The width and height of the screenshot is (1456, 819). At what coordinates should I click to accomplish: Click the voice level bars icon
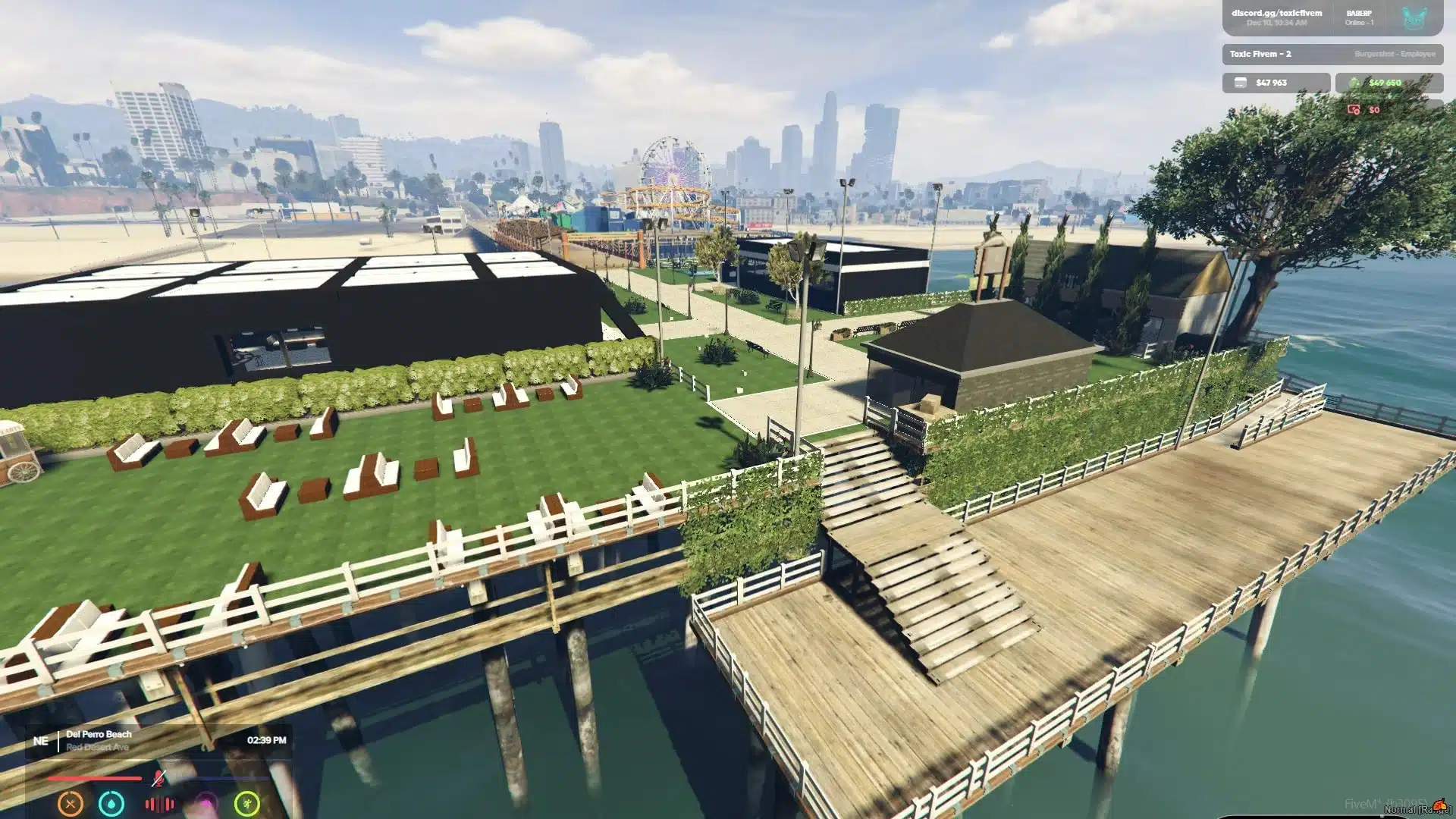159,805
